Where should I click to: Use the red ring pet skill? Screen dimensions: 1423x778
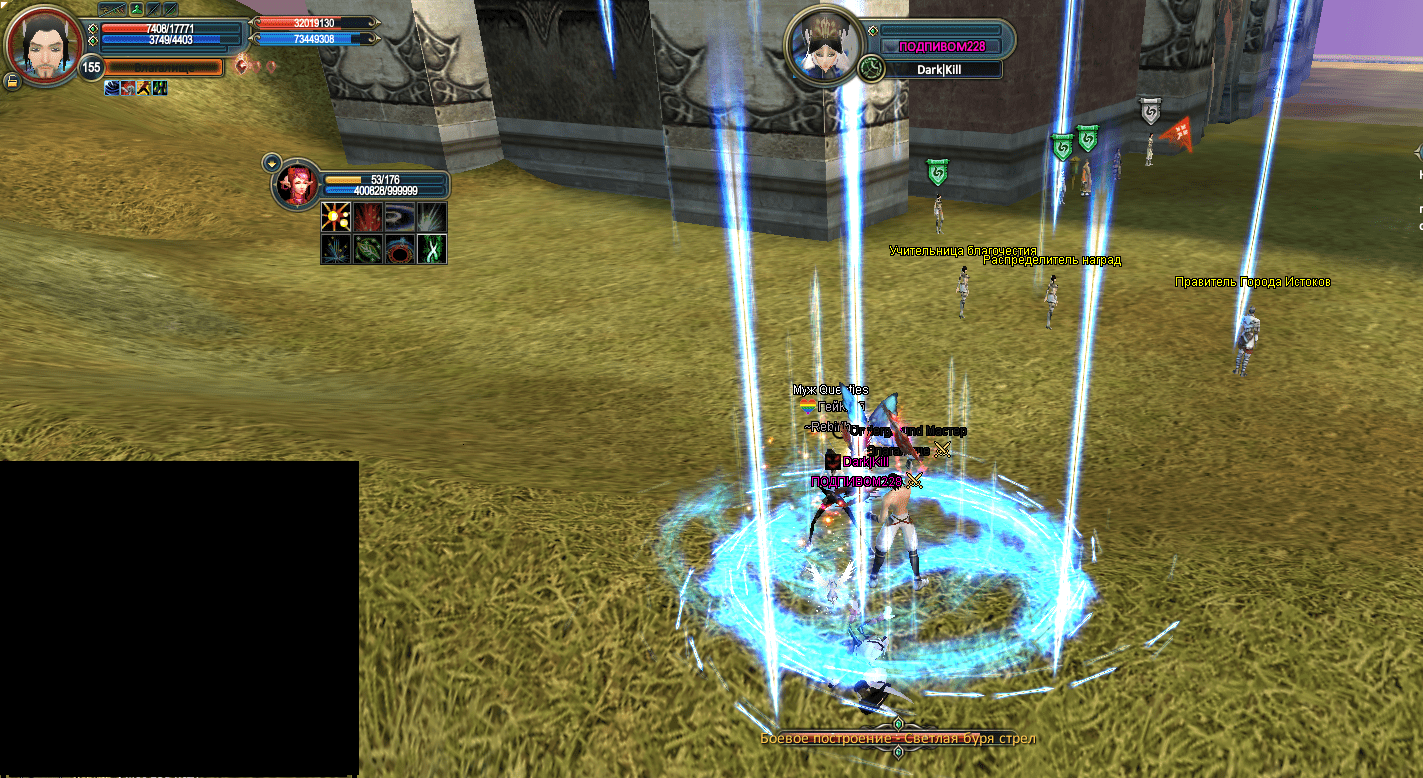(x=400, y=249)
